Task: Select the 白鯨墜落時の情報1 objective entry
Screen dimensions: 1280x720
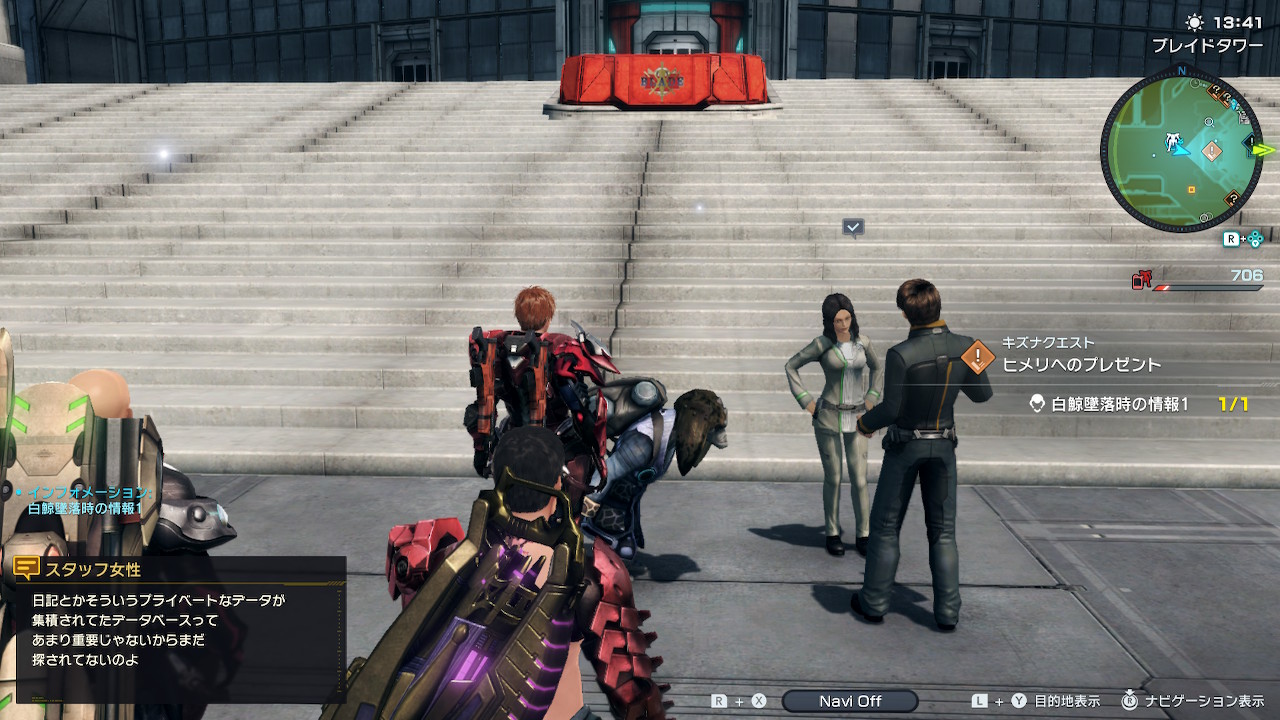Action: (x=1120, y=404)
